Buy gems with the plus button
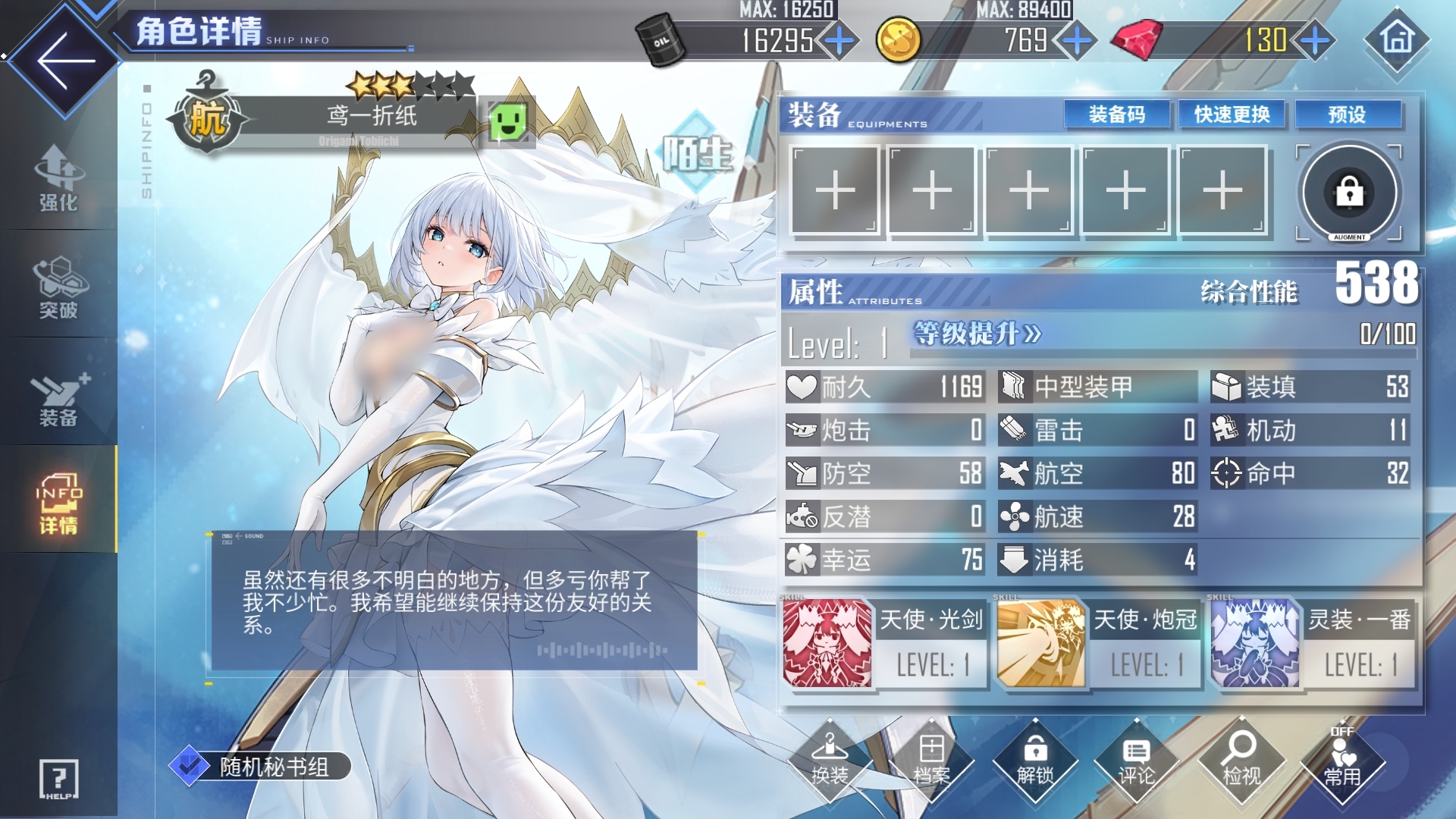The width and height of the screenshot is (1456, 819). click(1316, 40)
